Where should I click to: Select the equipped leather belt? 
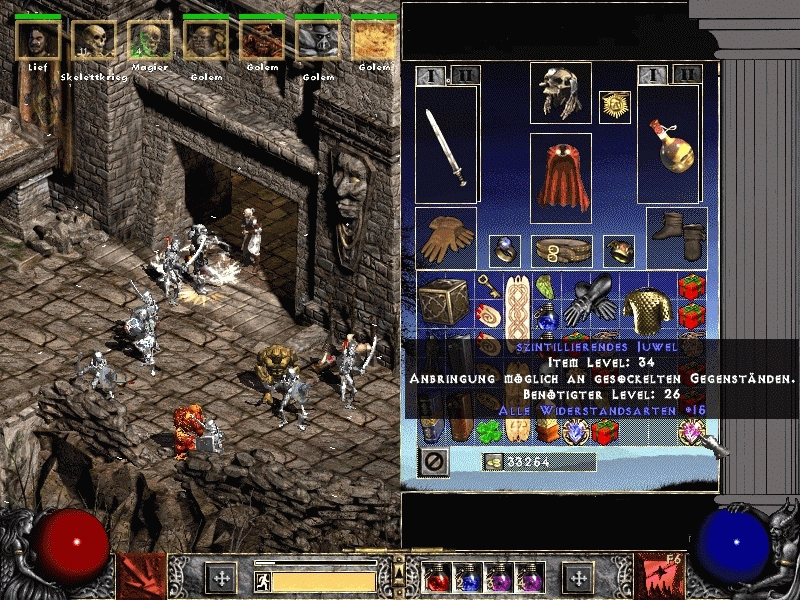(x=560, y=249)
